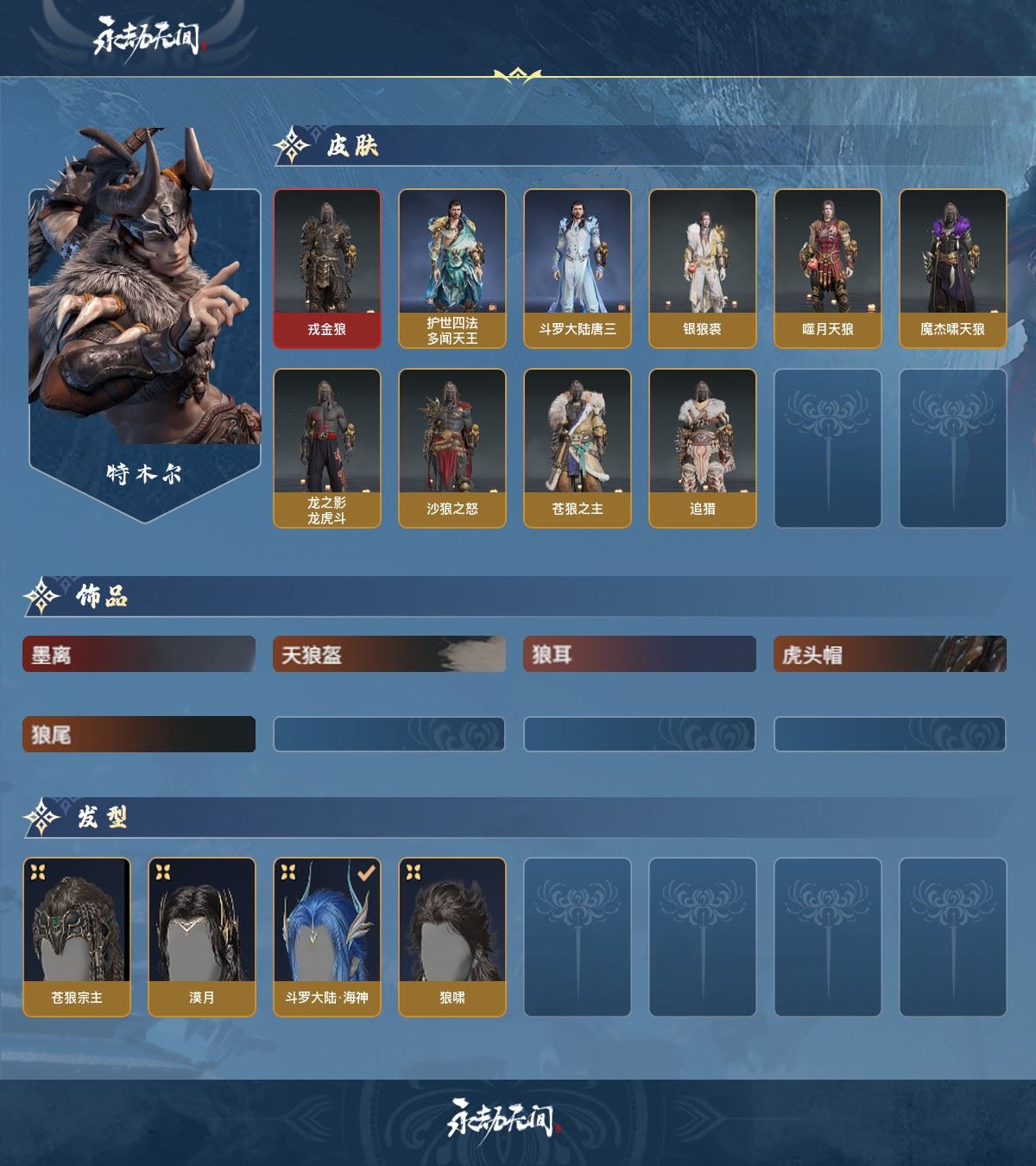Viewport: 1036px width, 1166px height.
Task: Pick the 虎头帽 accessory
Action: [890, 655]
